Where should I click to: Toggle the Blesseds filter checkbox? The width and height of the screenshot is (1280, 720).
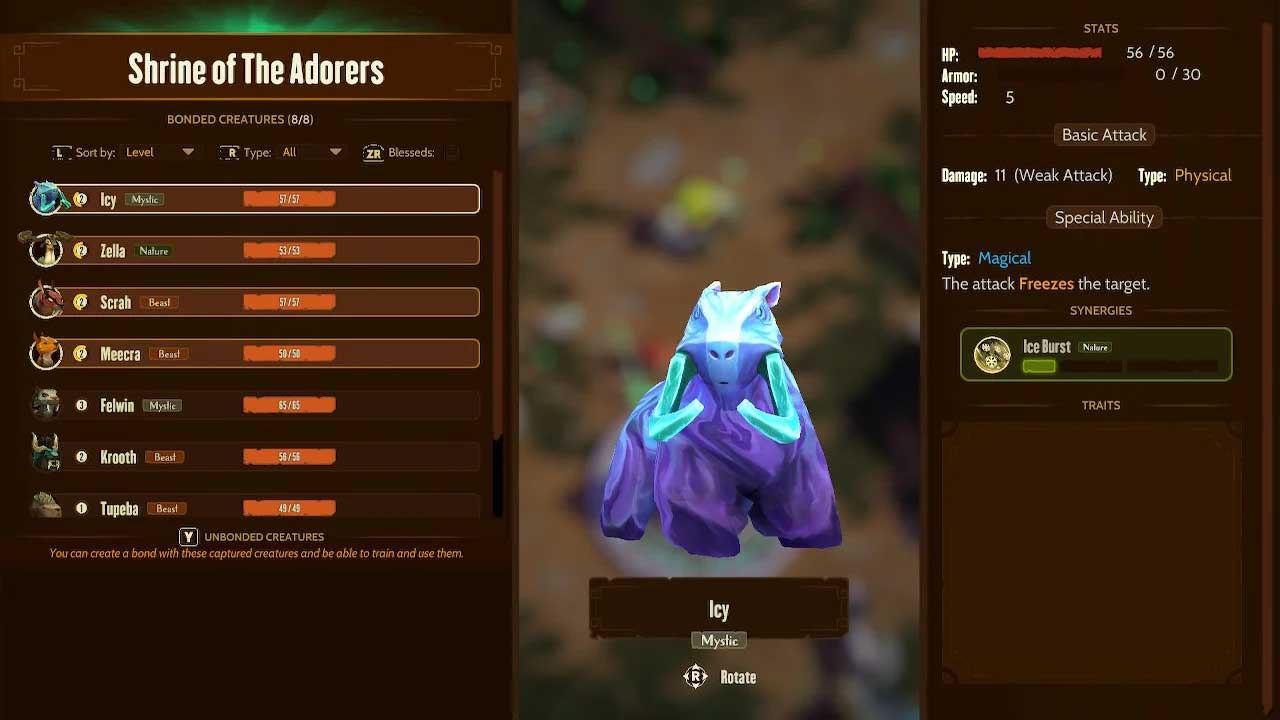pyautogui.click(x=452, y=152)
